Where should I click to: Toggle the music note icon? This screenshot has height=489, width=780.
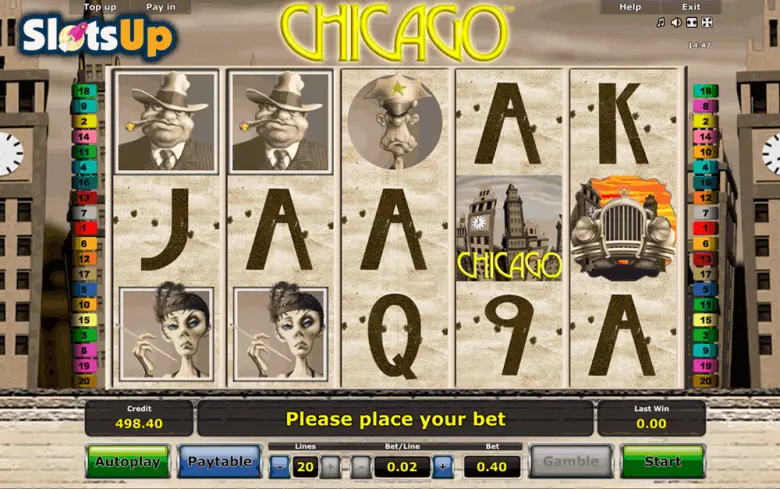pos(660,23)
